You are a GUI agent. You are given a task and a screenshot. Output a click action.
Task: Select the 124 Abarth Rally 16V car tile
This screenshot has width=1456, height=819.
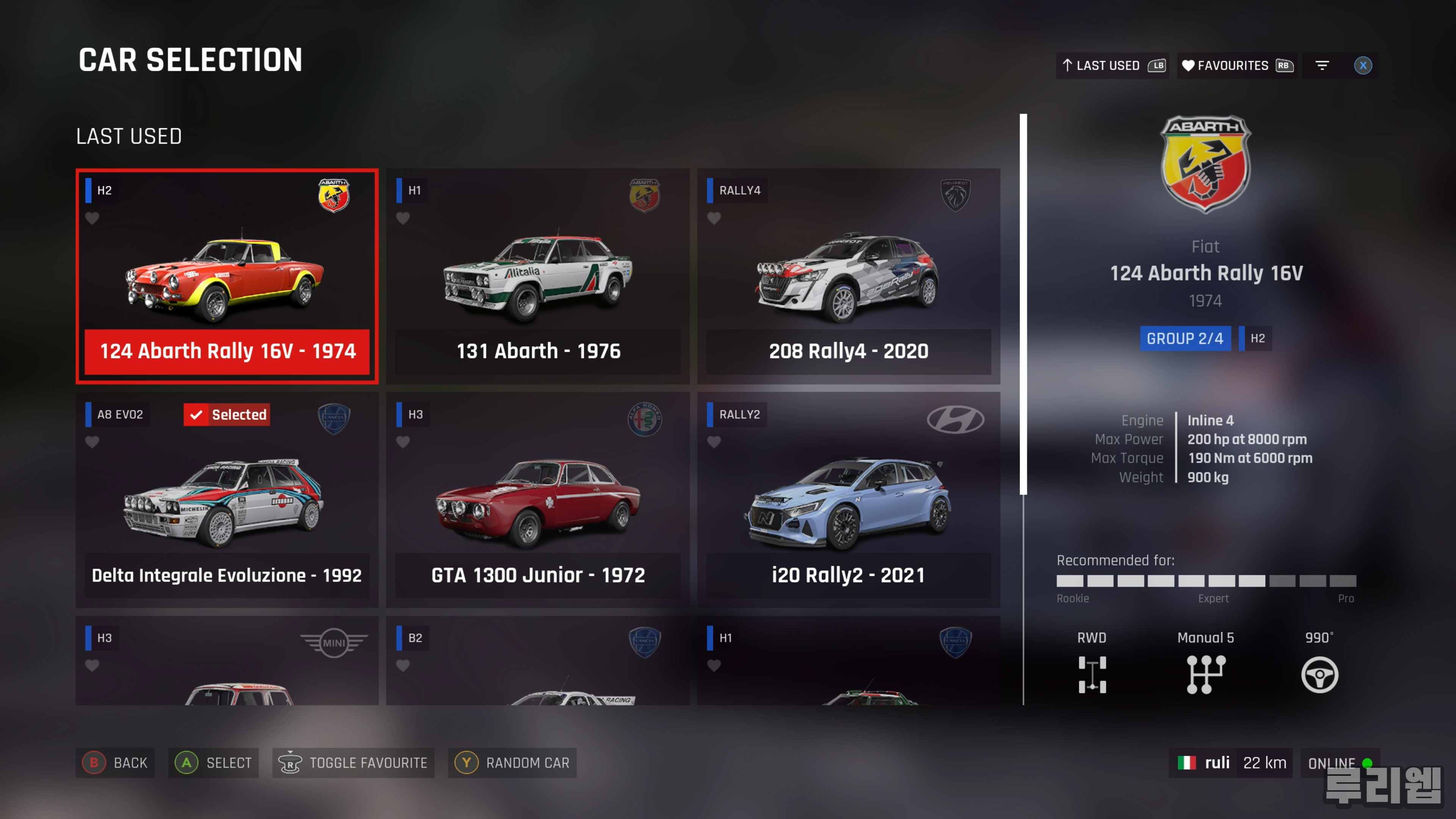tap(227, 276)
